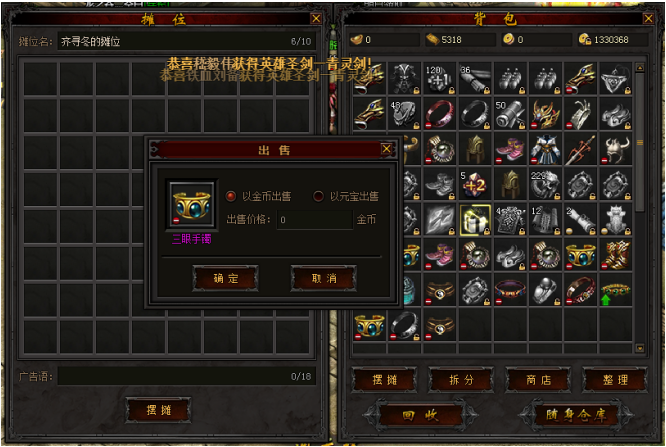Image resolution: width=666 pixels, height=447 pixels.
Task: Select the +2 item in the backpack
Action: 474,184
